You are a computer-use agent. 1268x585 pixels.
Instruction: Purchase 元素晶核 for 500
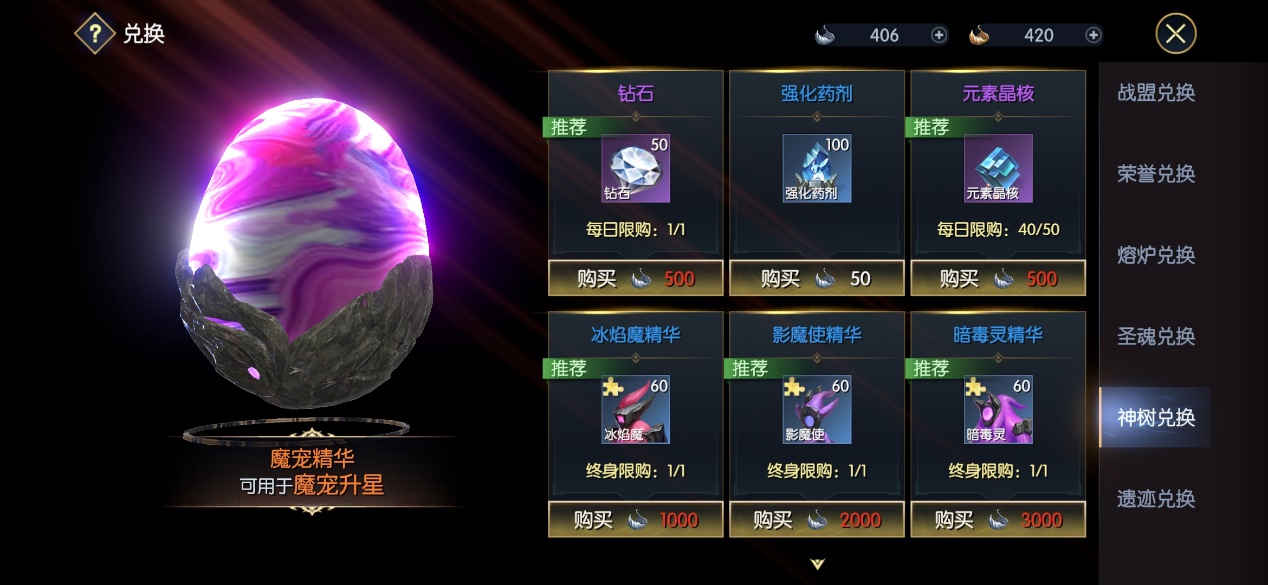click(x=998, y=278)
